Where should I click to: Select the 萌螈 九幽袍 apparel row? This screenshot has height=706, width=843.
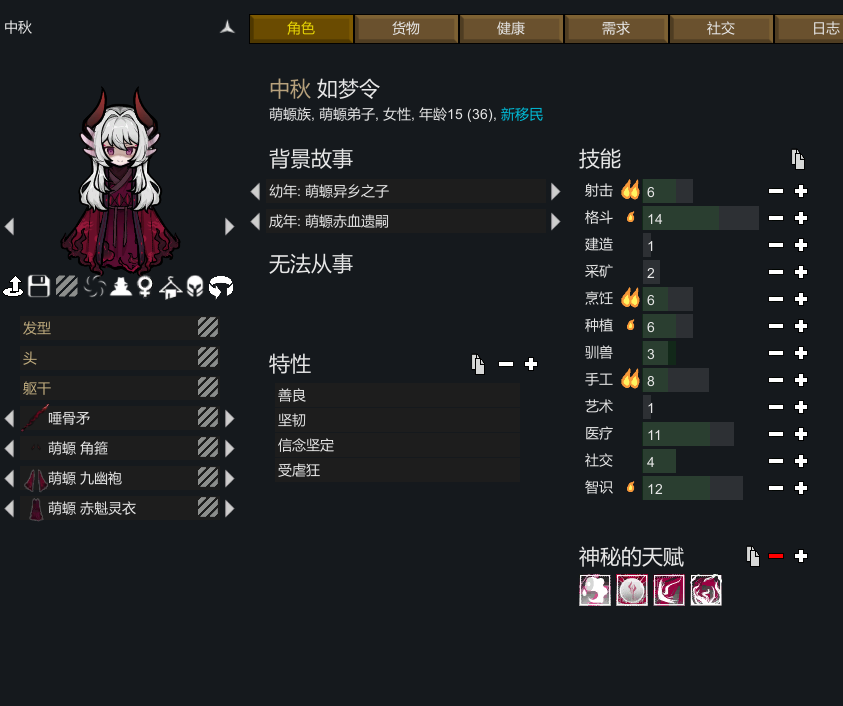110,478
